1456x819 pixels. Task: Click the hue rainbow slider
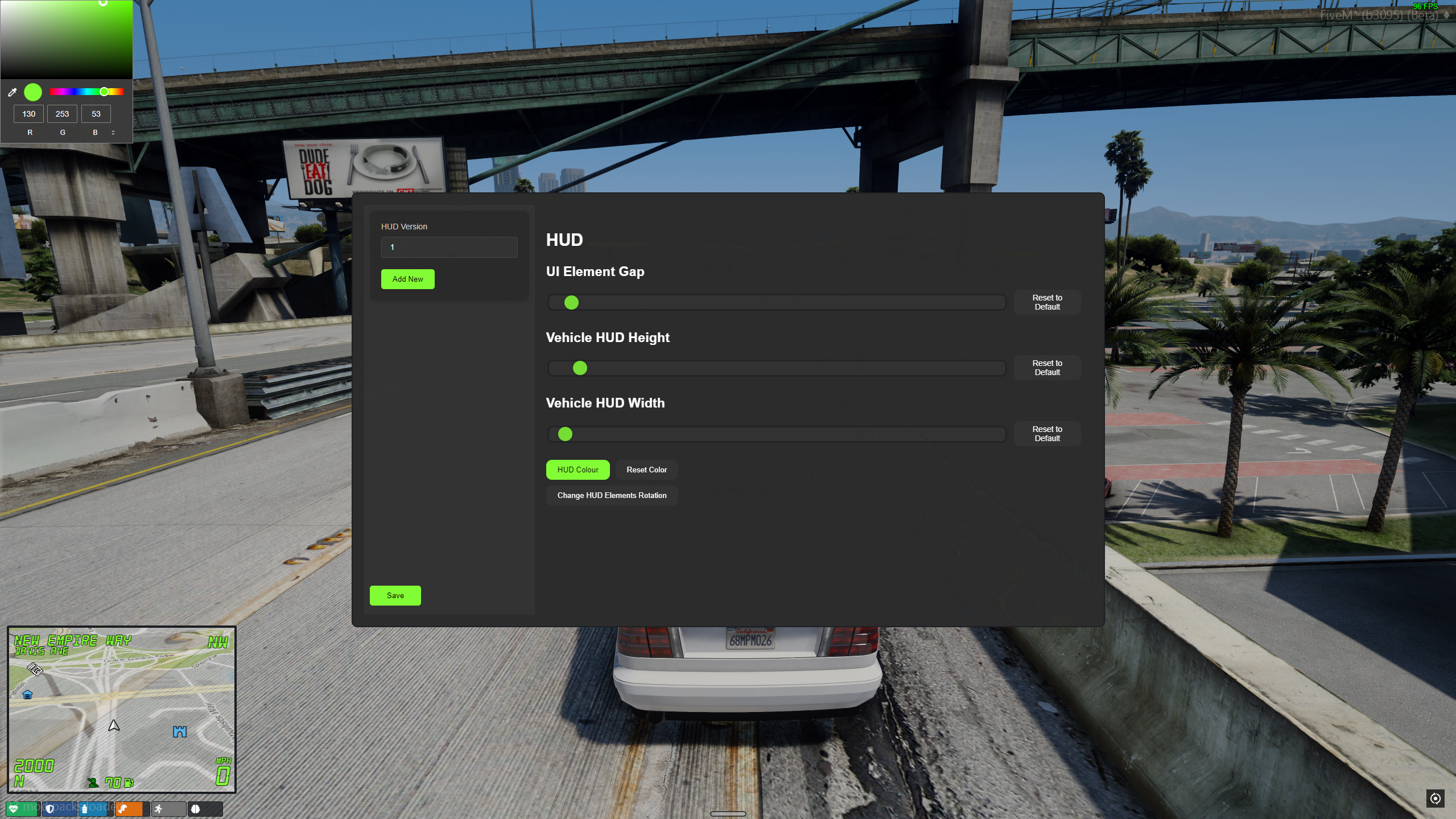pyautogui.click(x=86, y=92)
